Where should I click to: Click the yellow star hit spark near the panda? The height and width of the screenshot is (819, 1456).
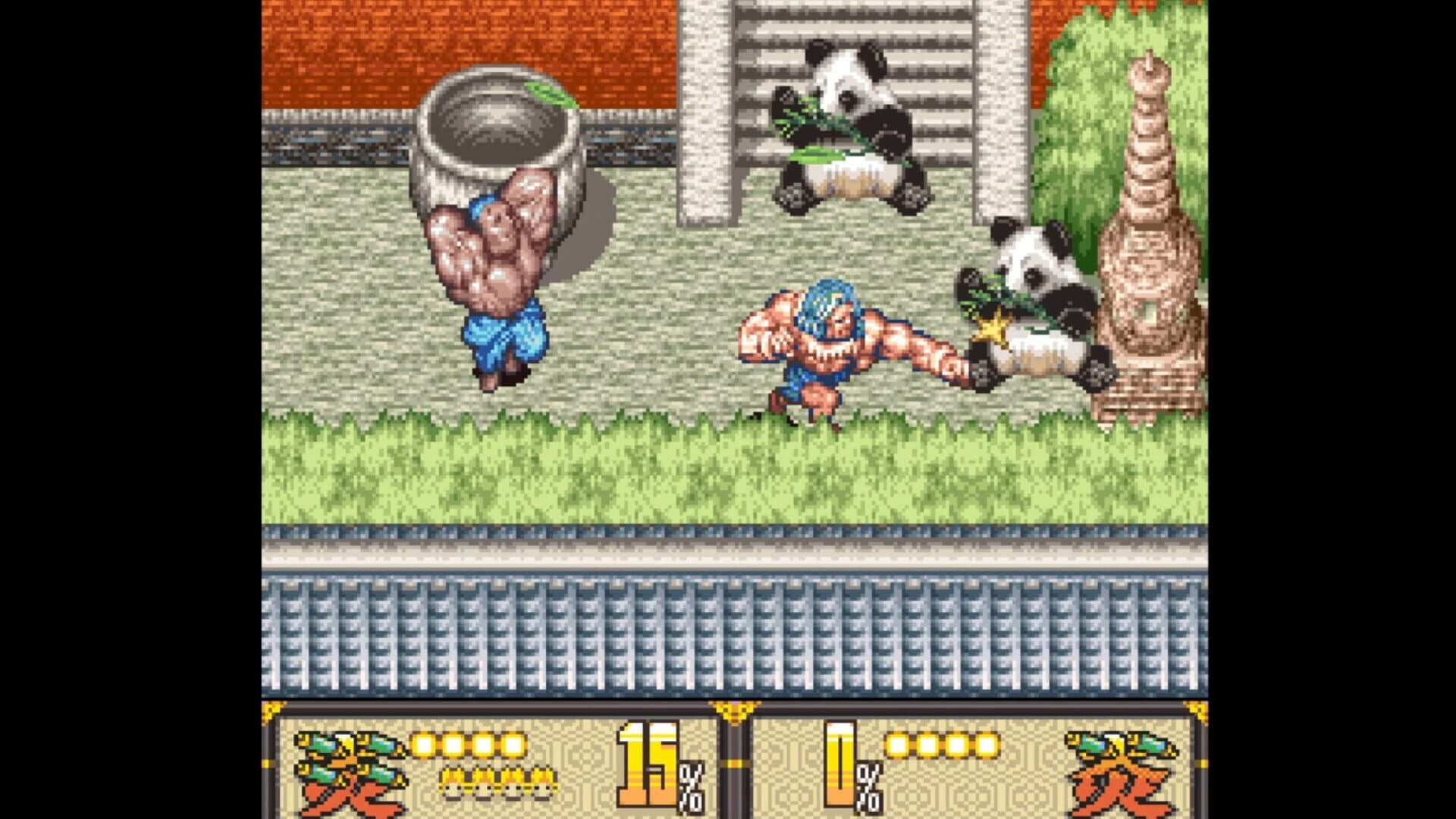click(991, 328)
